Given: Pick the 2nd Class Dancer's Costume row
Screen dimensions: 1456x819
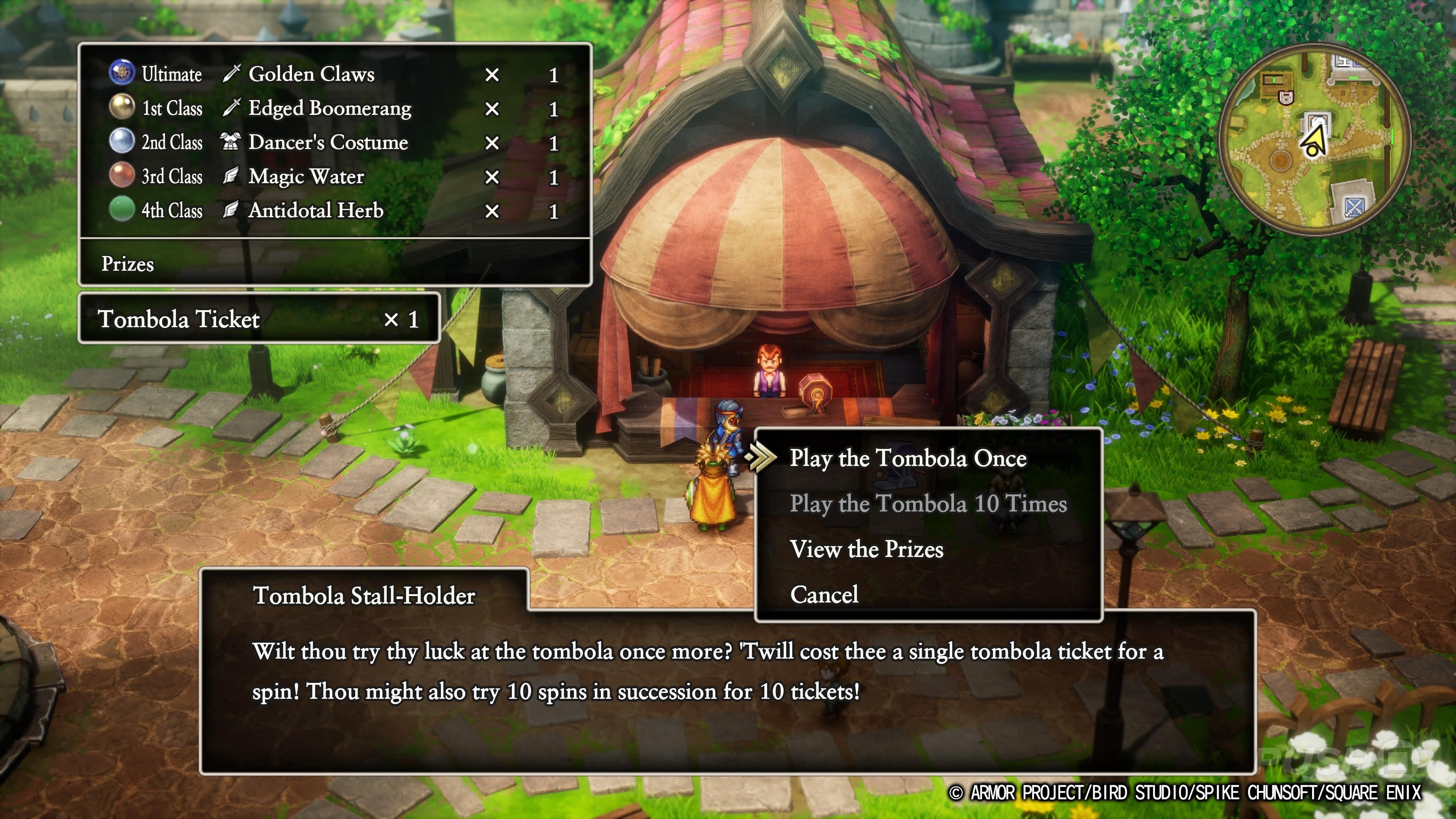Looking at the screenshot, I should click(x=334, y=142).
